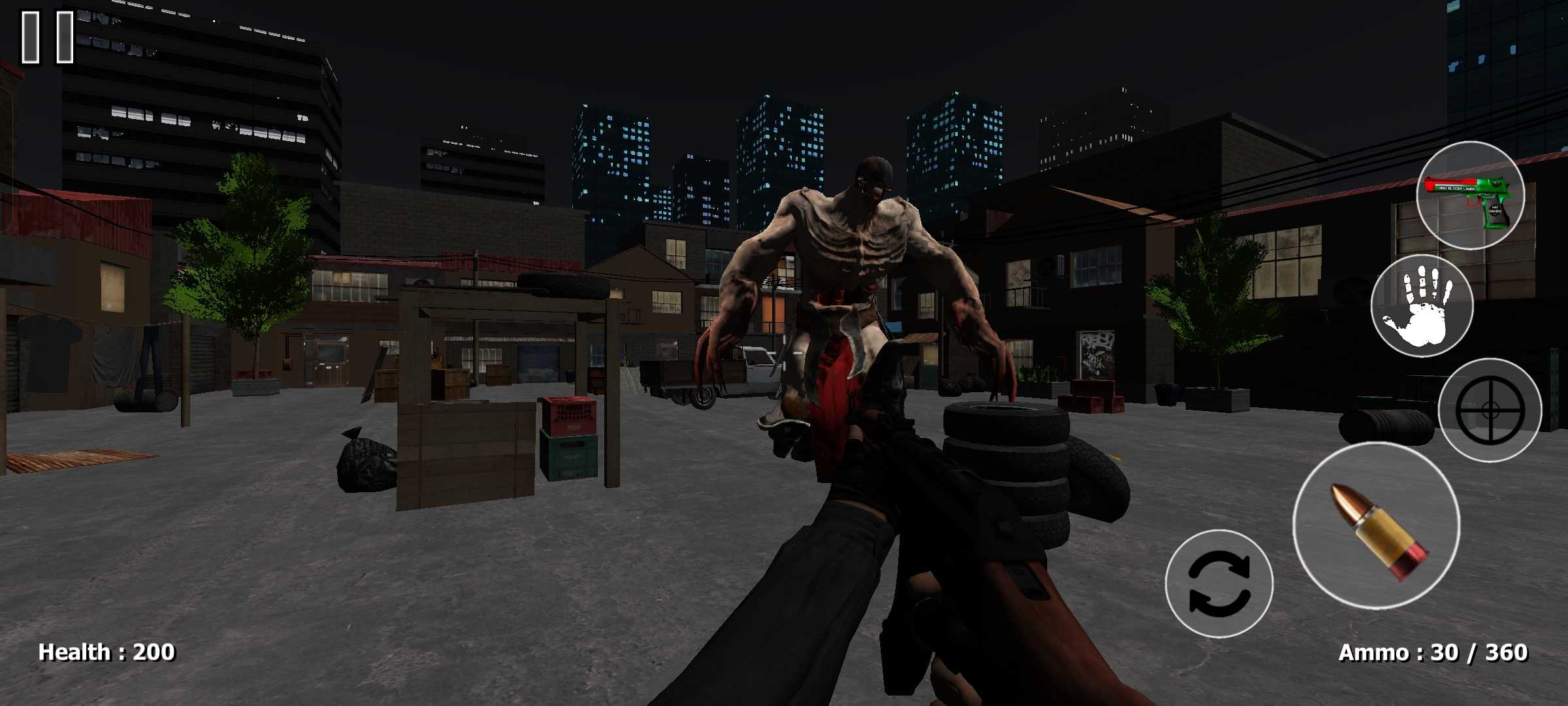
Task: Fire using the bullet button
Action: pos(1376,527)
